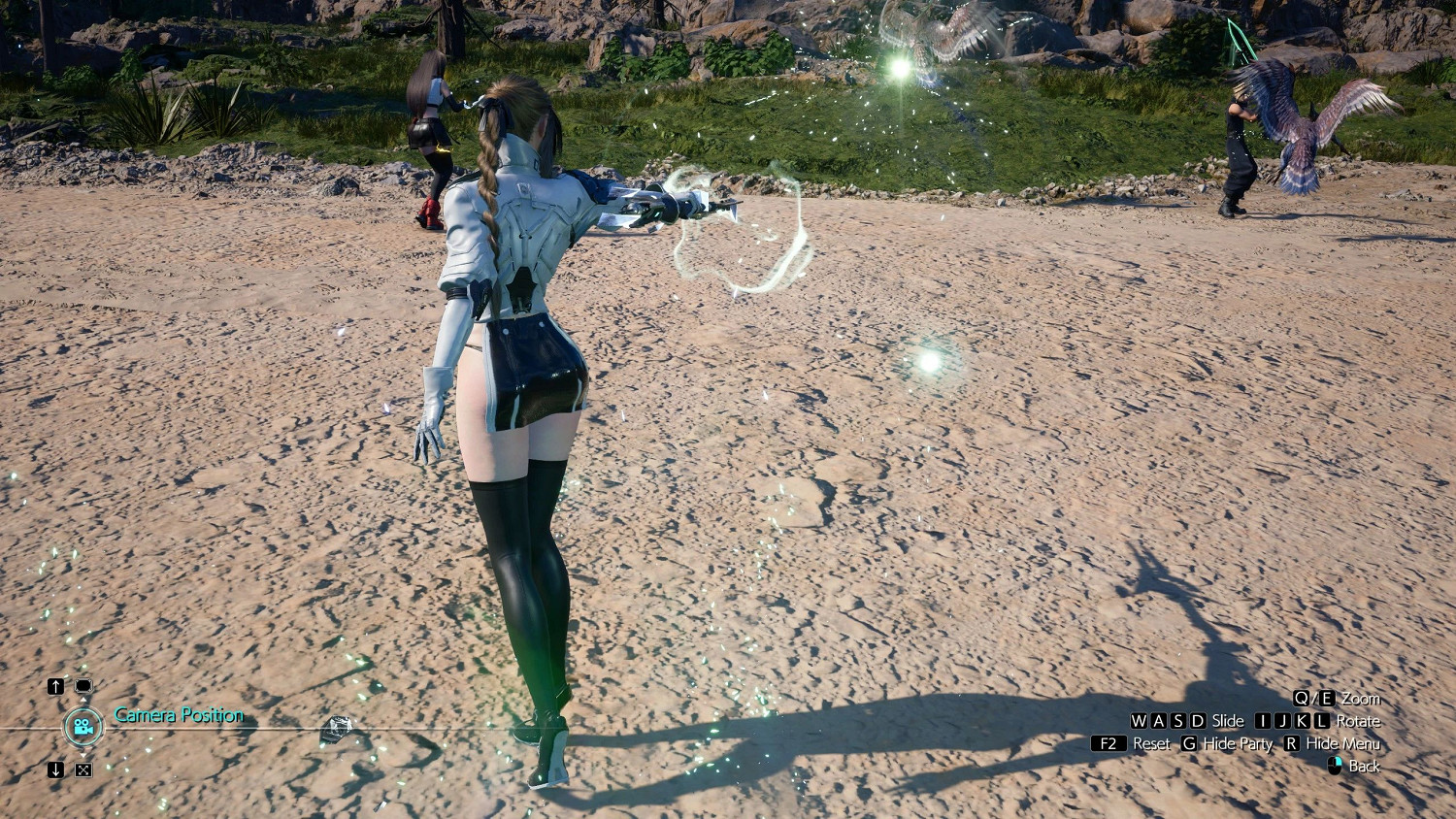Image resolution: width=1456 pixels, height=819 pixels.
Task: Click the controller Back button icon
Action: coord(1334,765)
